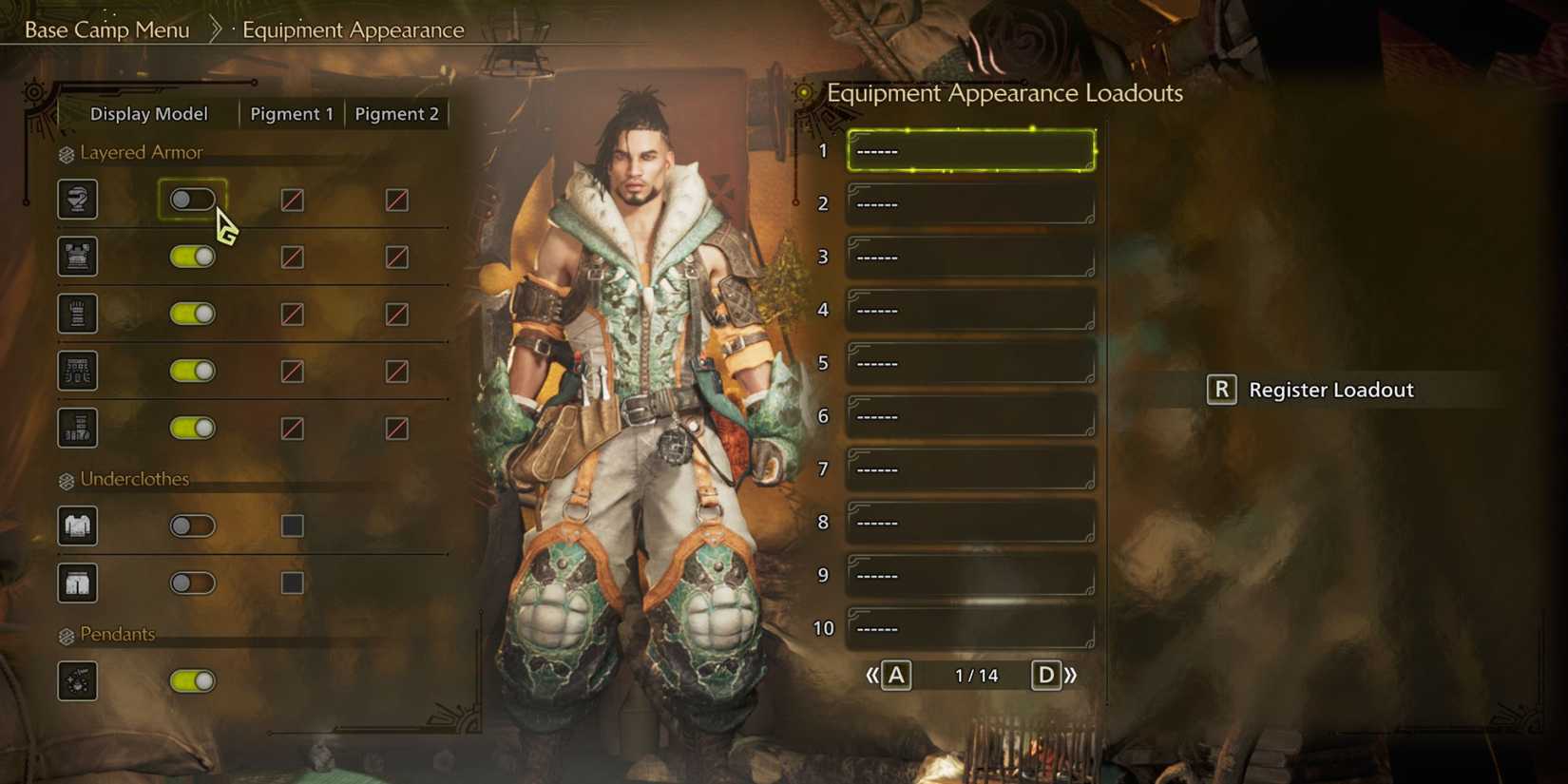Select empty loadout slot 5

pos(967,362)
